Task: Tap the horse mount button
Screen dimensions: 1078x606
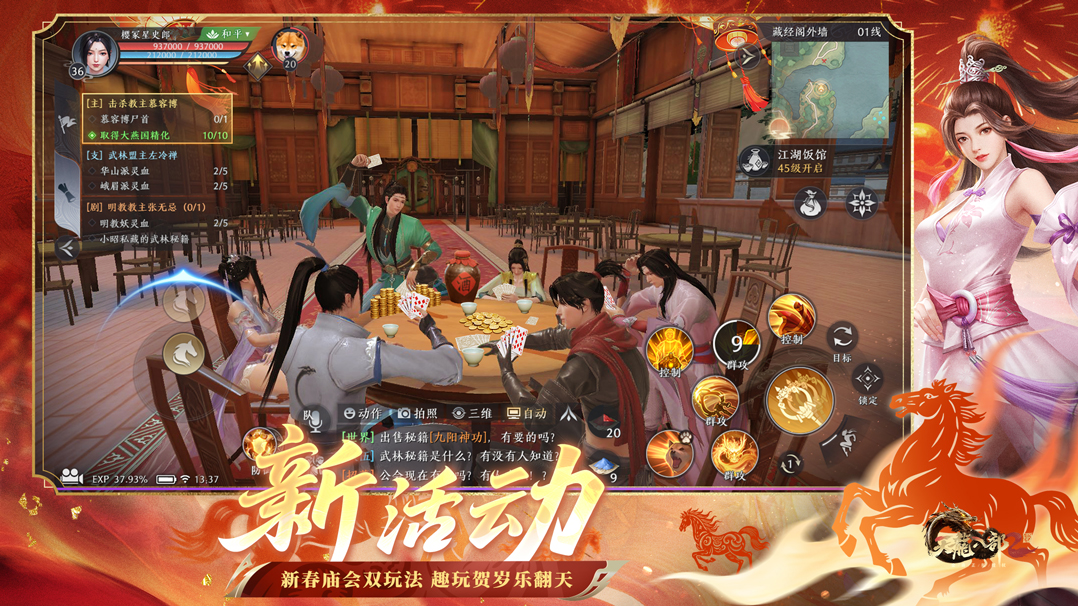Action: point(184,354)
